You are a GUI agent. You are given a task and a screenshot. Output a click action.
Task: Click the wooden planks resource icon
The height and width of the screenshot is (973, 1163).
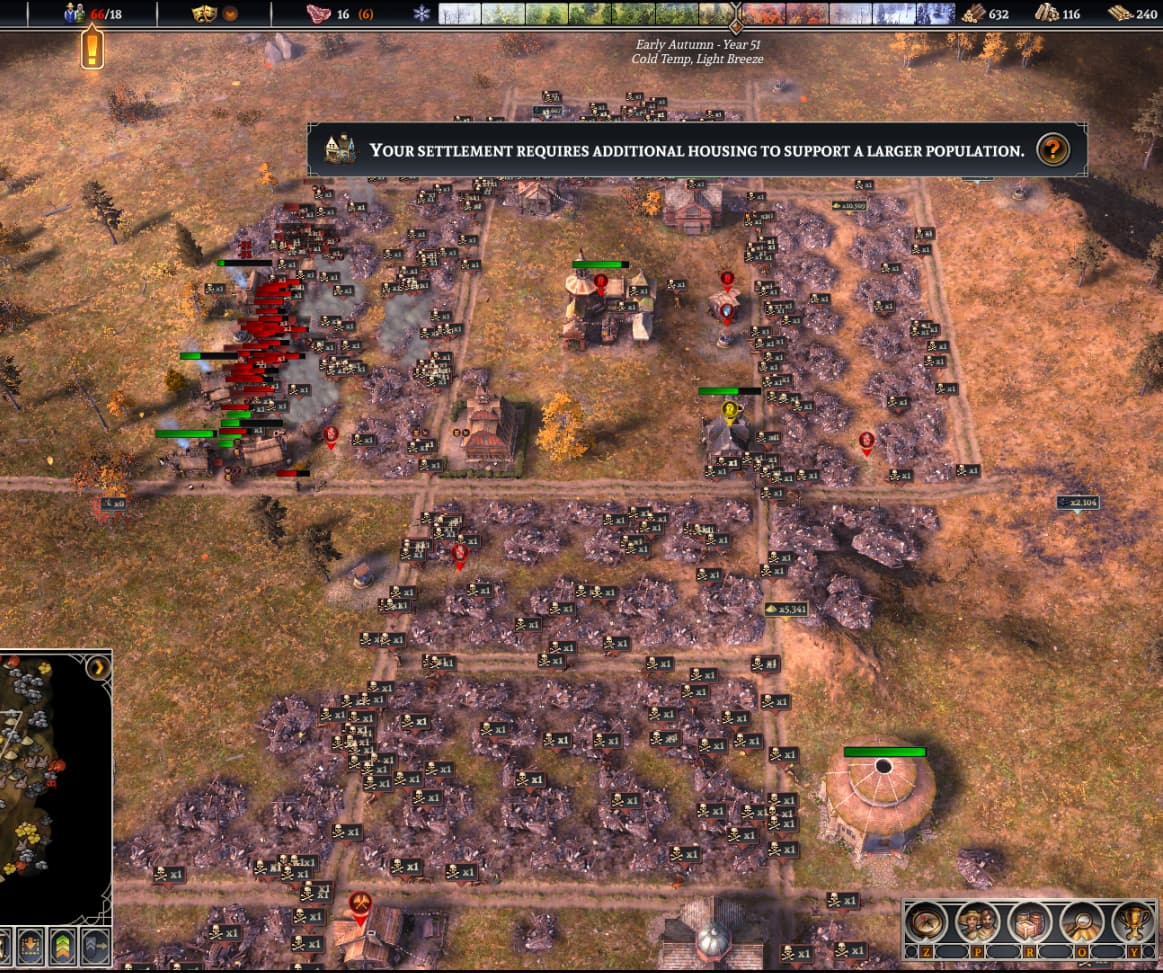pyautogui.click(x=1046, y=13)
